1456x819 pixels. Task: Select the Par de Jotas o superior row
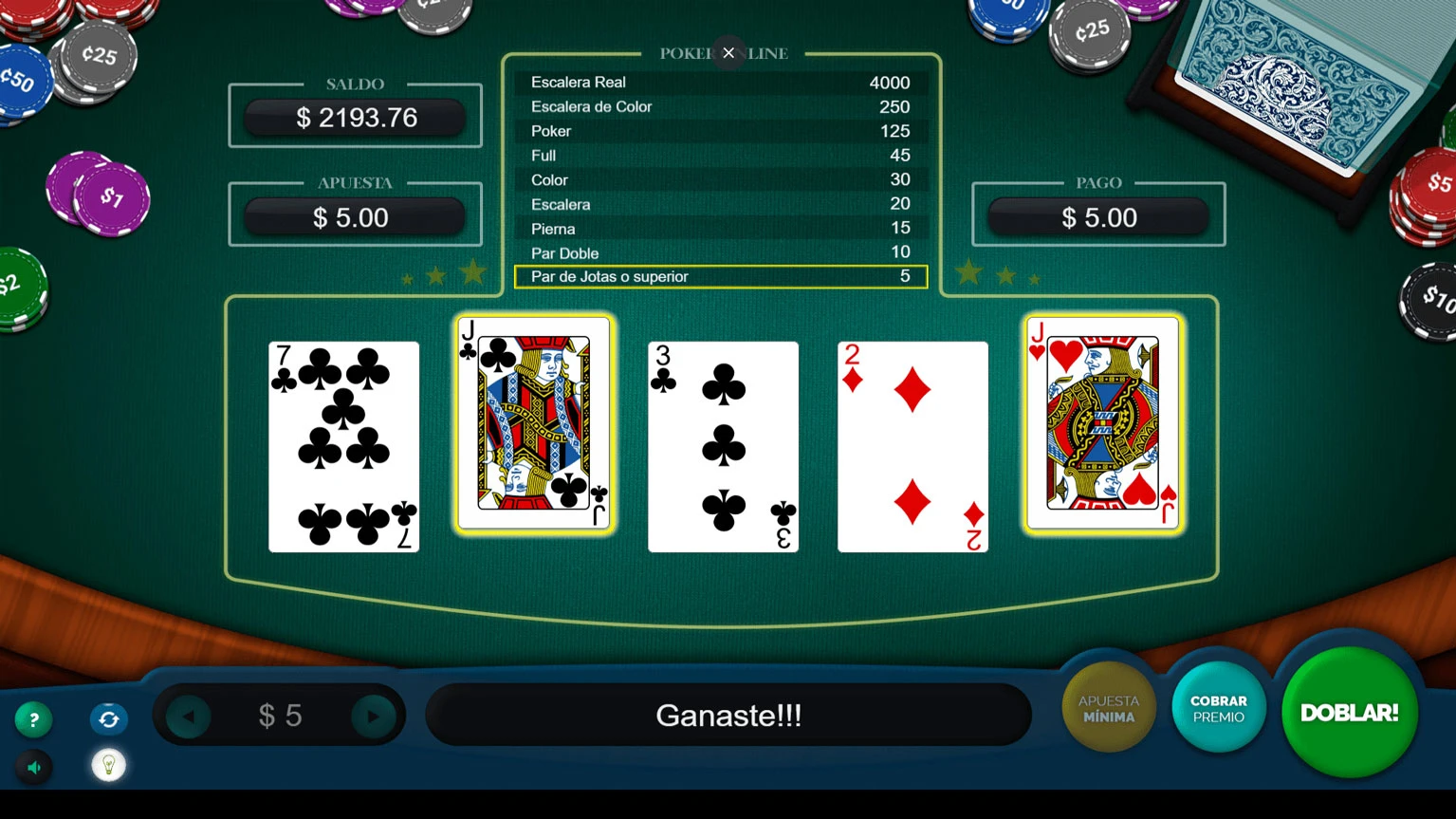[x=721, y=276]
